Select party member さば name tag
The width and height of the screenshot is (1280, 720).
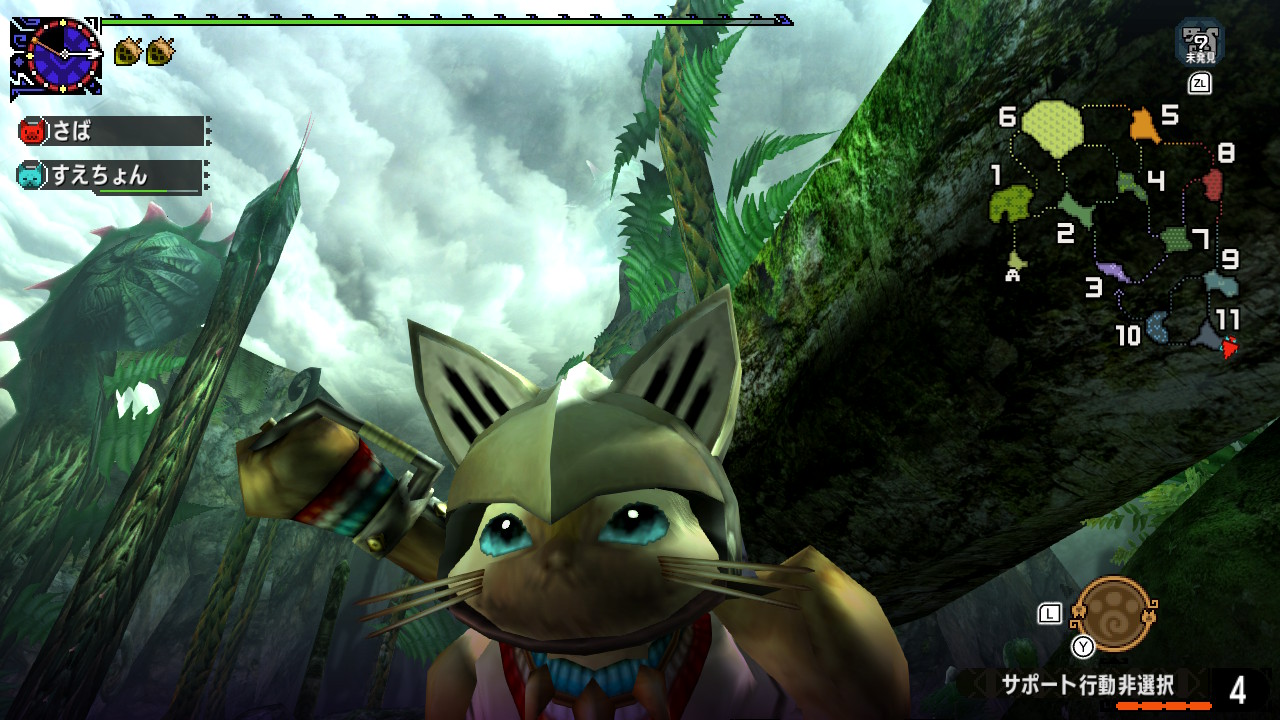pos(112,131)
